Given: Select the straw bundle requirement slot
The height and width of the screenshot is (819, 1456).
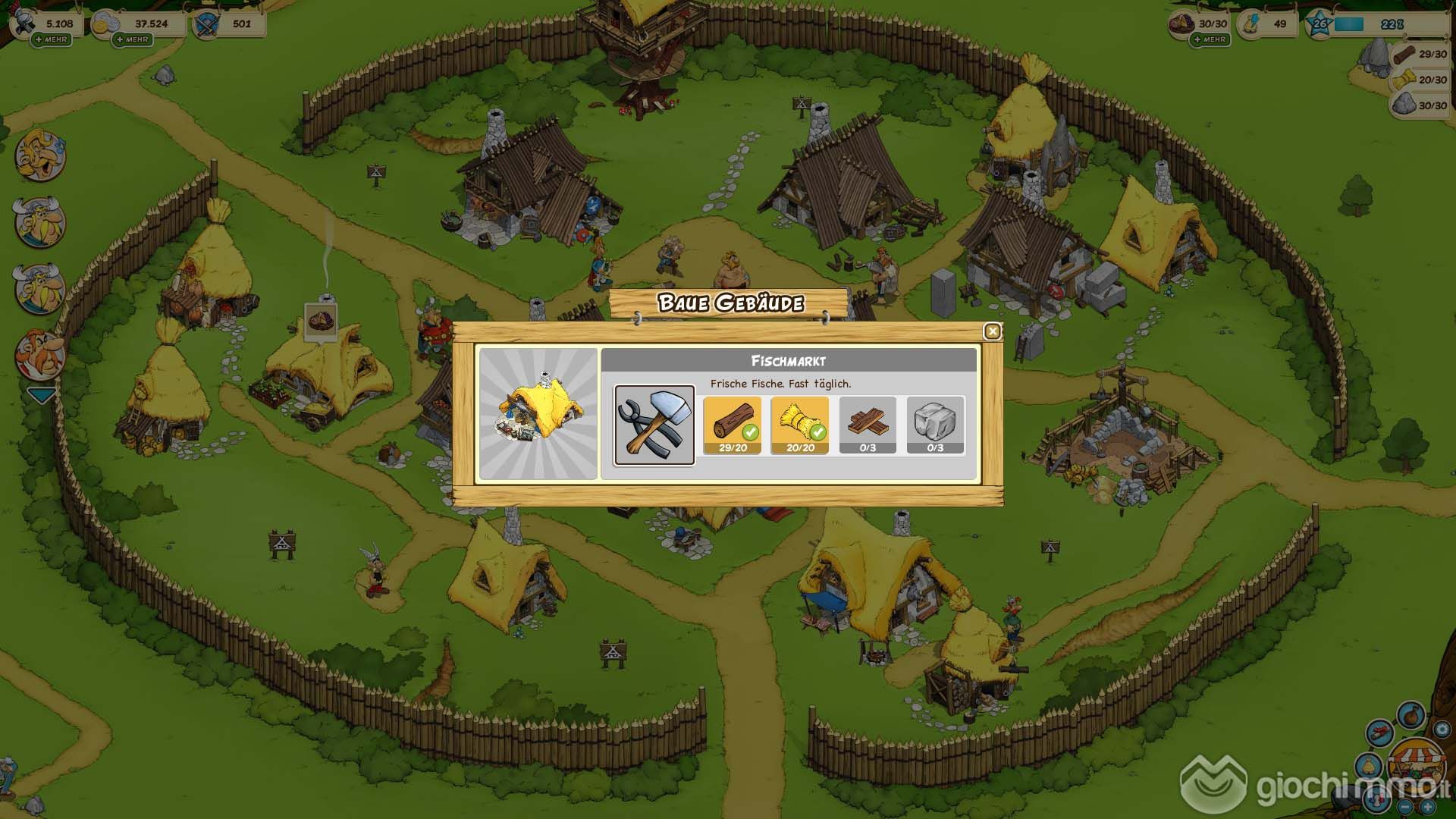Looking at the screenshot, I should pos(800,425).
